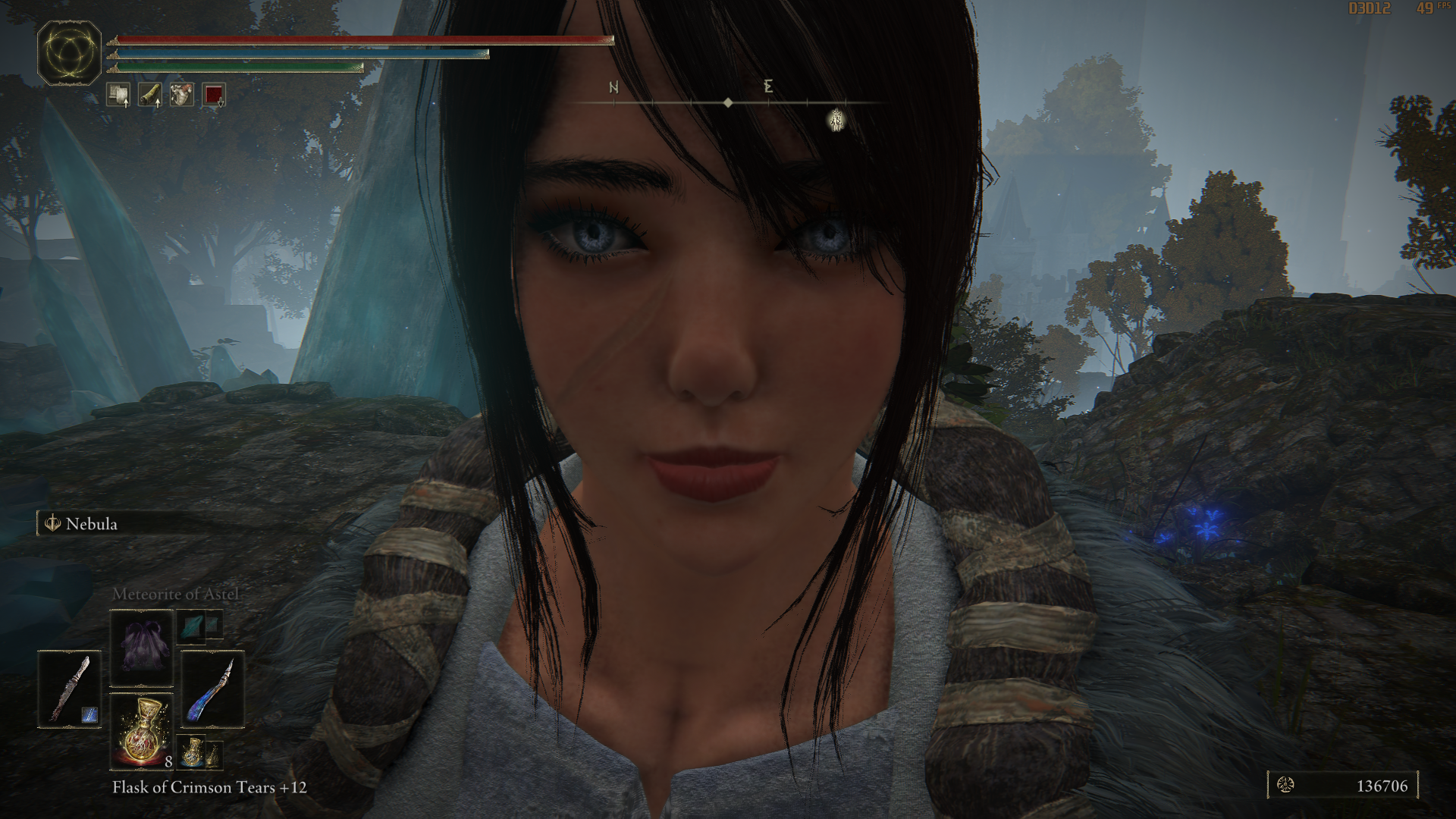Select the horn pouch item icon
Image resolution: width=1456 pixels, height=819 pixels.
(150, 93)
